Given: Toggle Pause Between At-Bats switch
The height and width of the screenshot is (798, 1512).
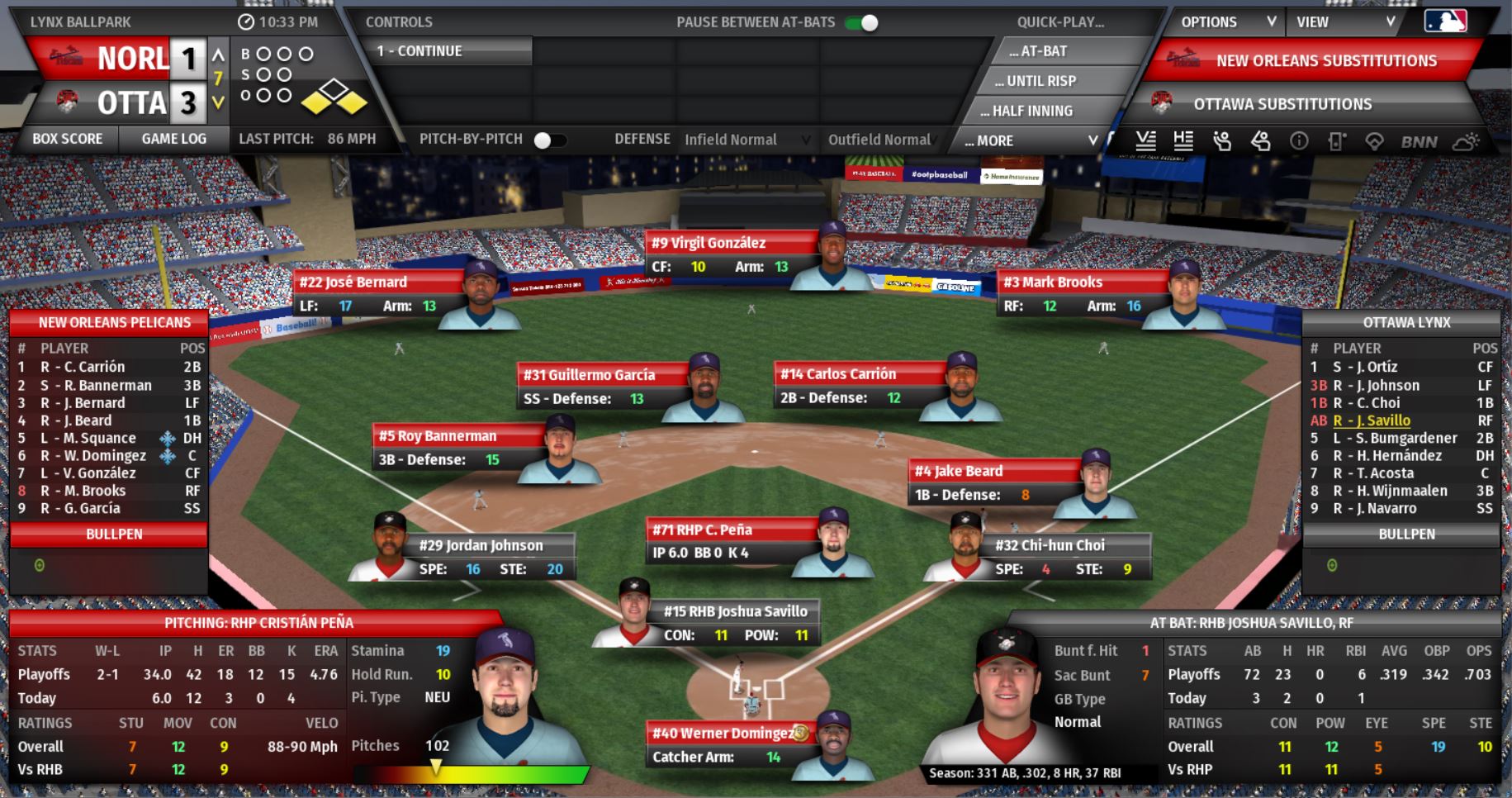Looking at the screenshot, I should (862, 22).
